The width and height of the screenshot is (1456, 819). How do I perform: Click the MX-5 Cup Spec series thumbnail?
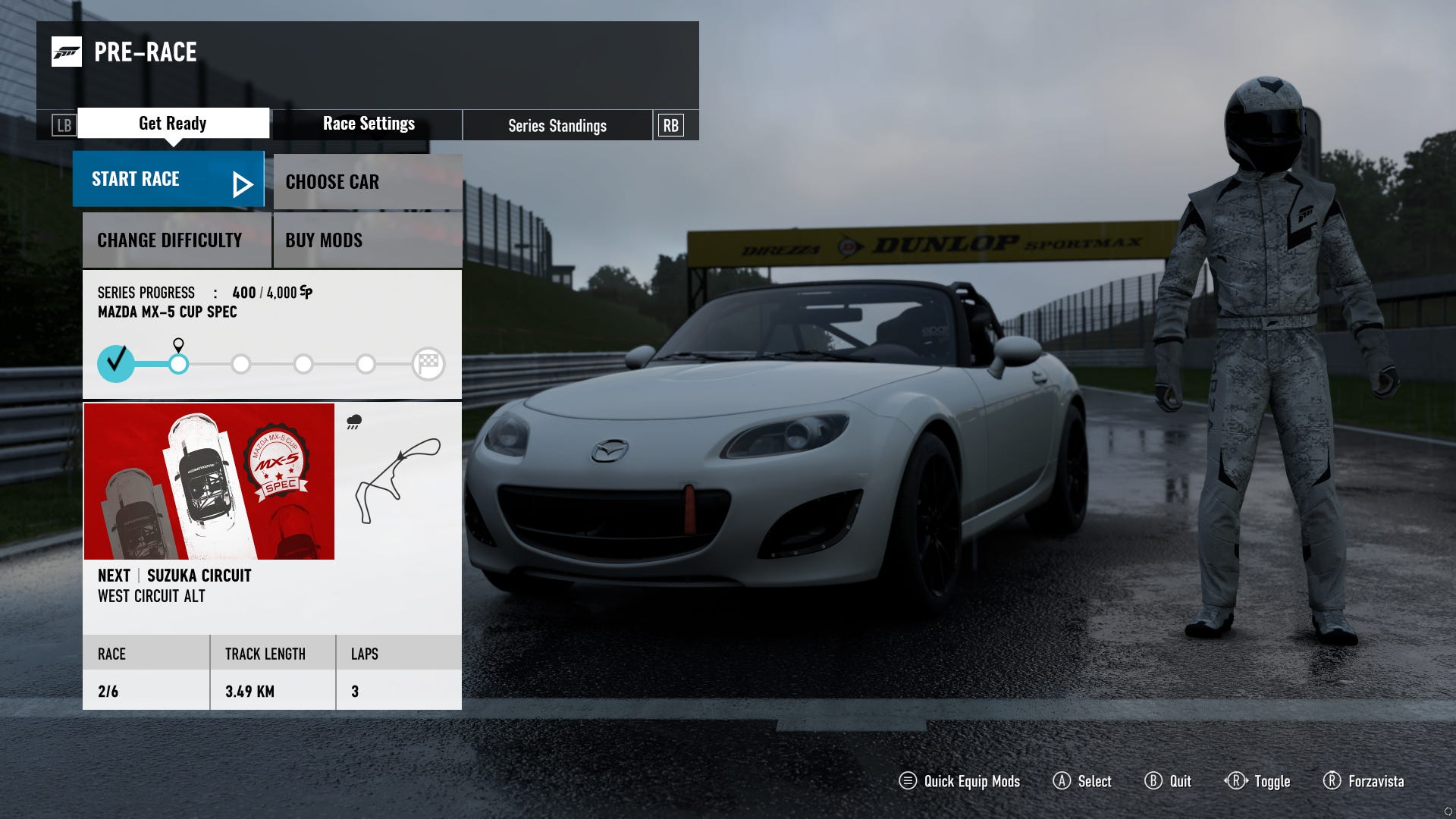click(x=209, y=482)
